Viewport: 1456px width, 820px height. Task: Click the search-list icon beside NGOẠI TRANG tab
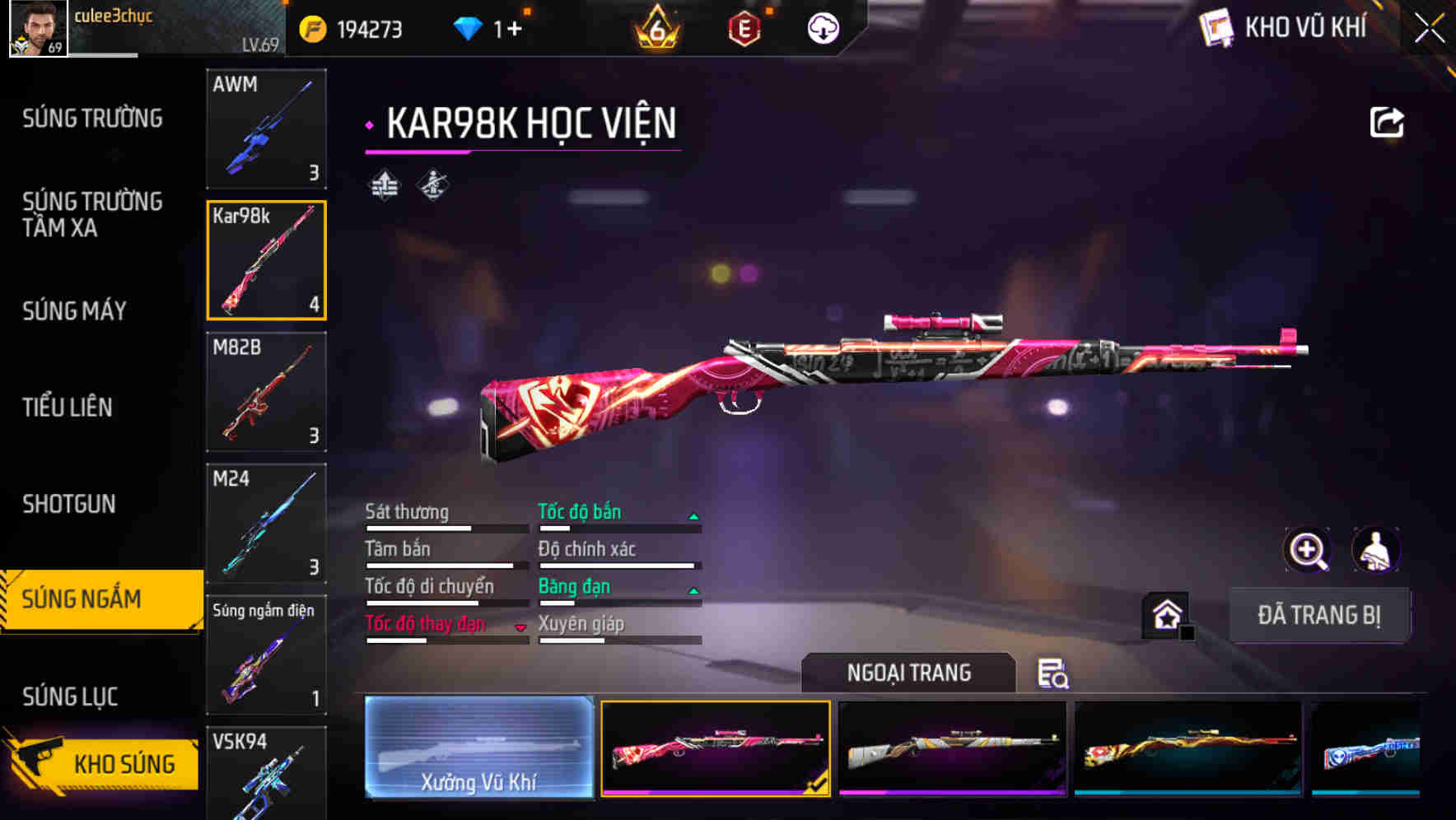click(1052, 674)
